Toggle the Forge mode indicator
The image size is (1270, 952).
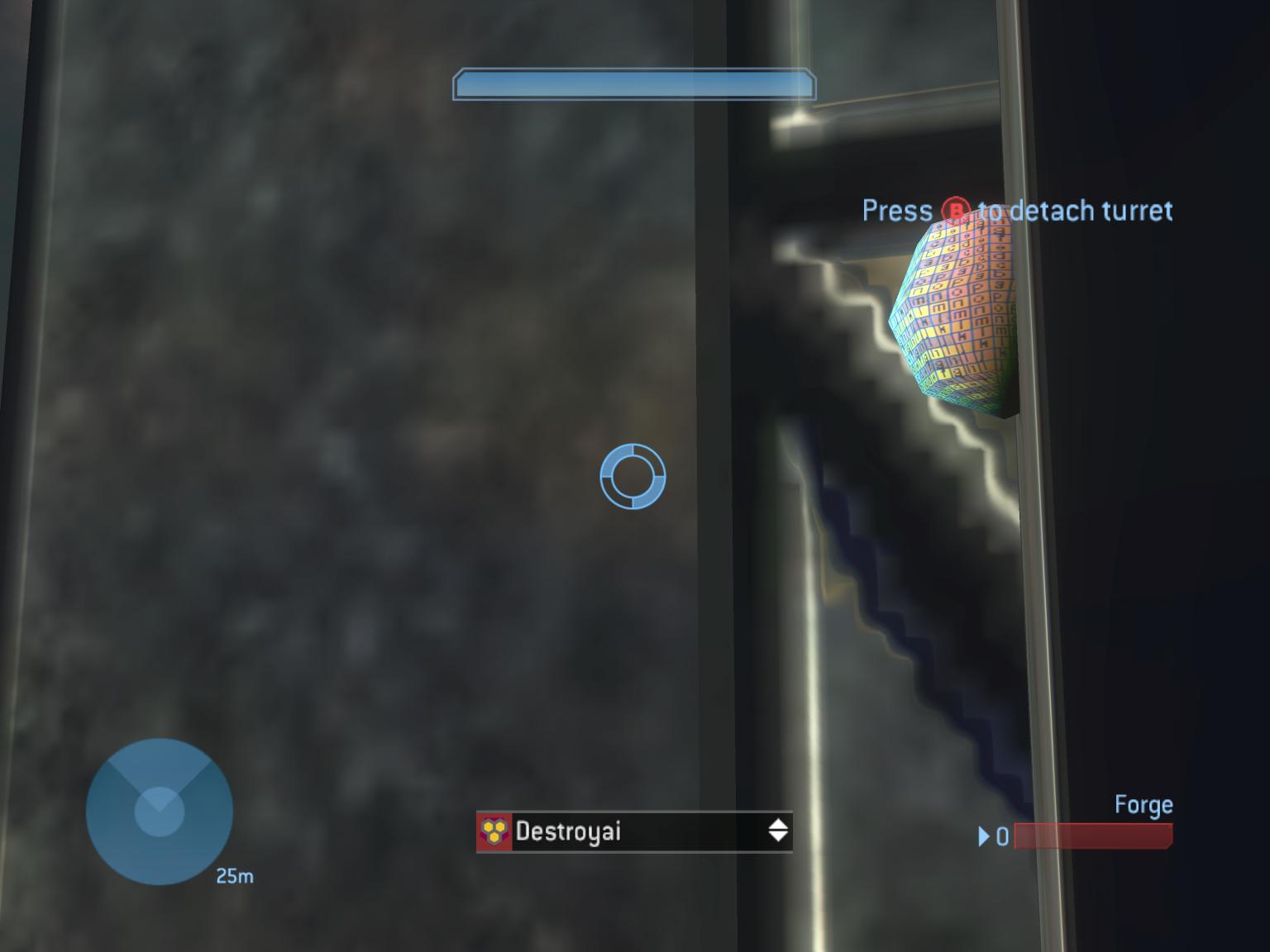1143,803
